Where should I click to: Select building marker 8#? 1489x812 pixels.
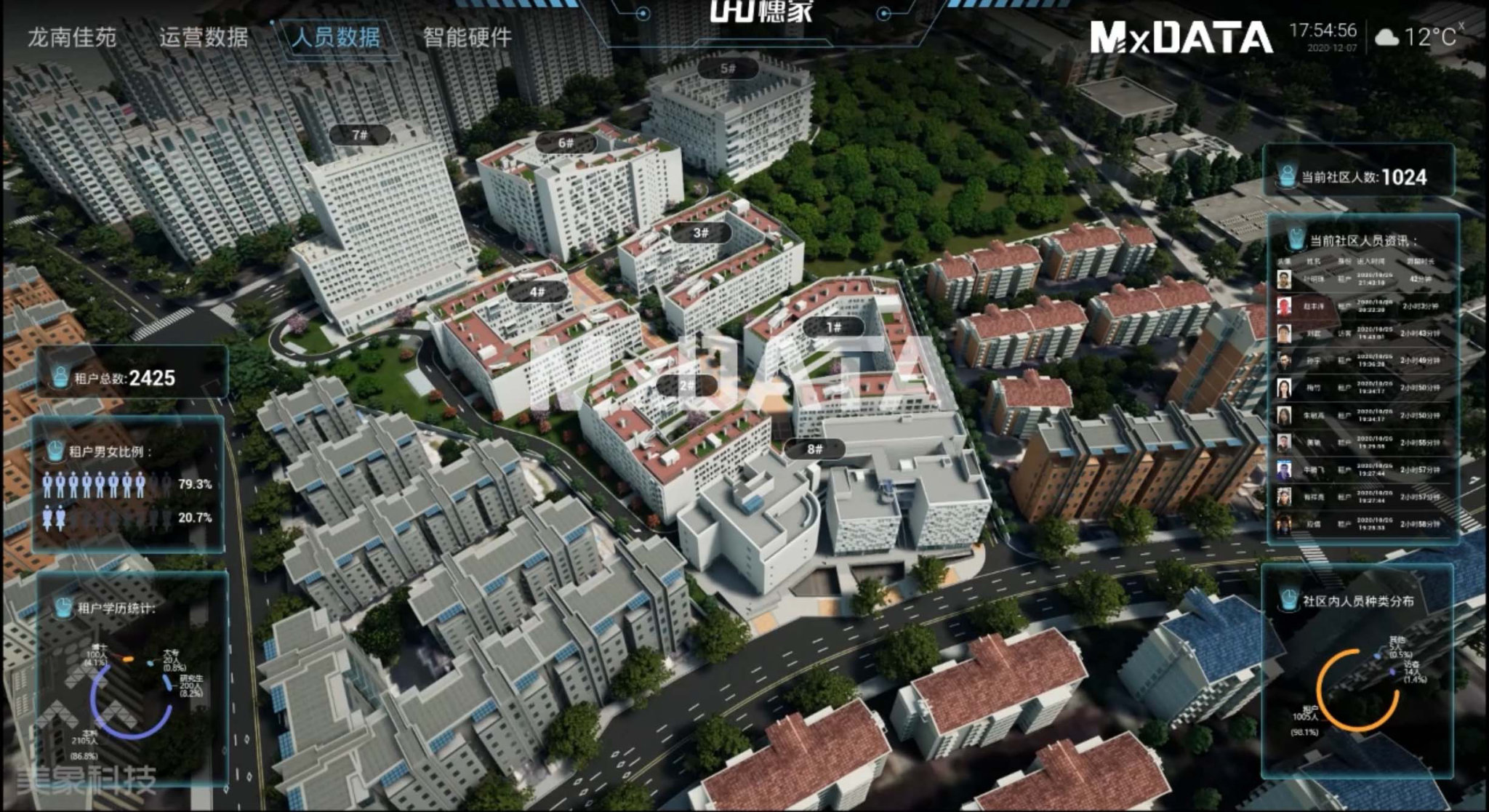coord(814,449)
